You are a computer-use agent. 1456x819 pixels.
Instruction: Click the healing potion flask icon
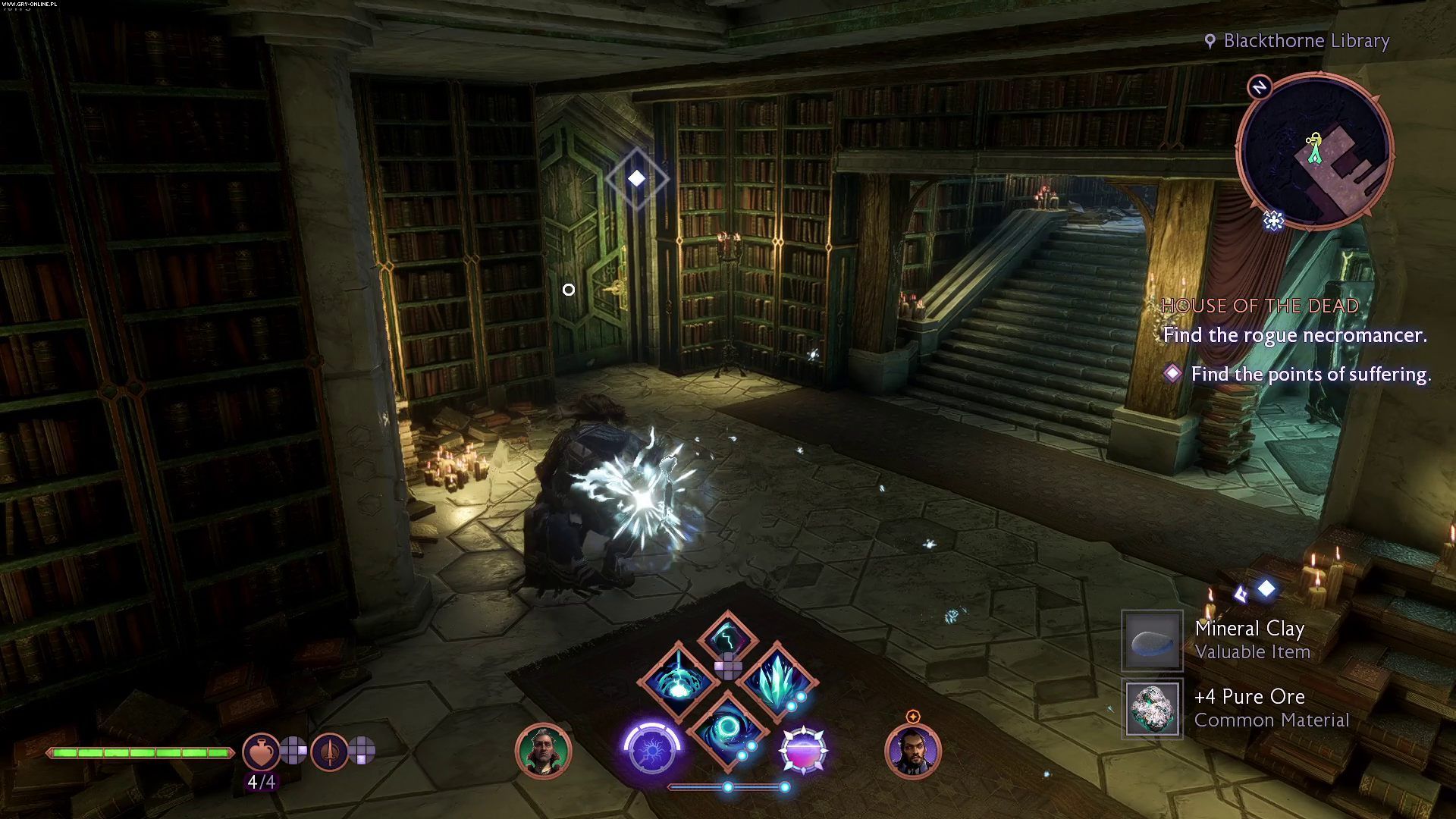261,752
